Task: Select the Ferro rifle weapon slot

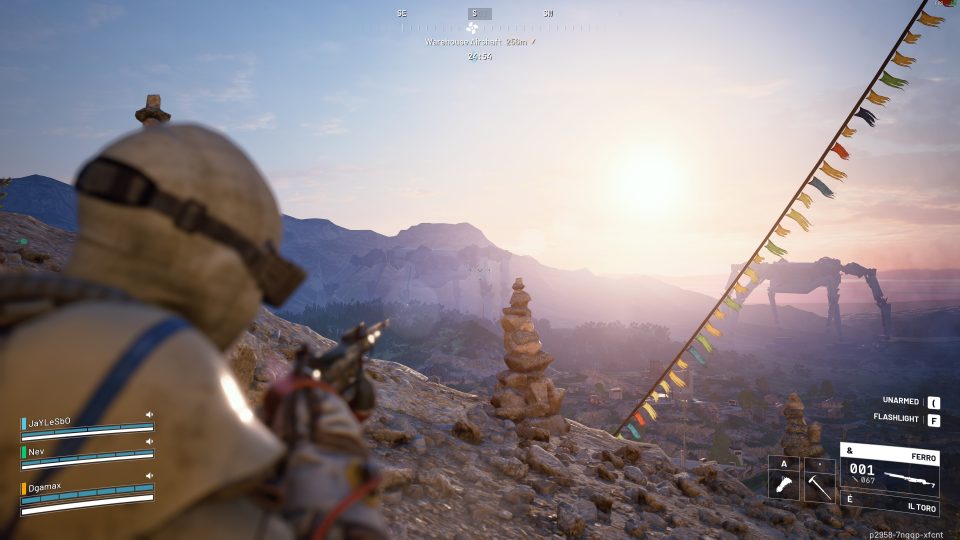Action: (889, 475)
